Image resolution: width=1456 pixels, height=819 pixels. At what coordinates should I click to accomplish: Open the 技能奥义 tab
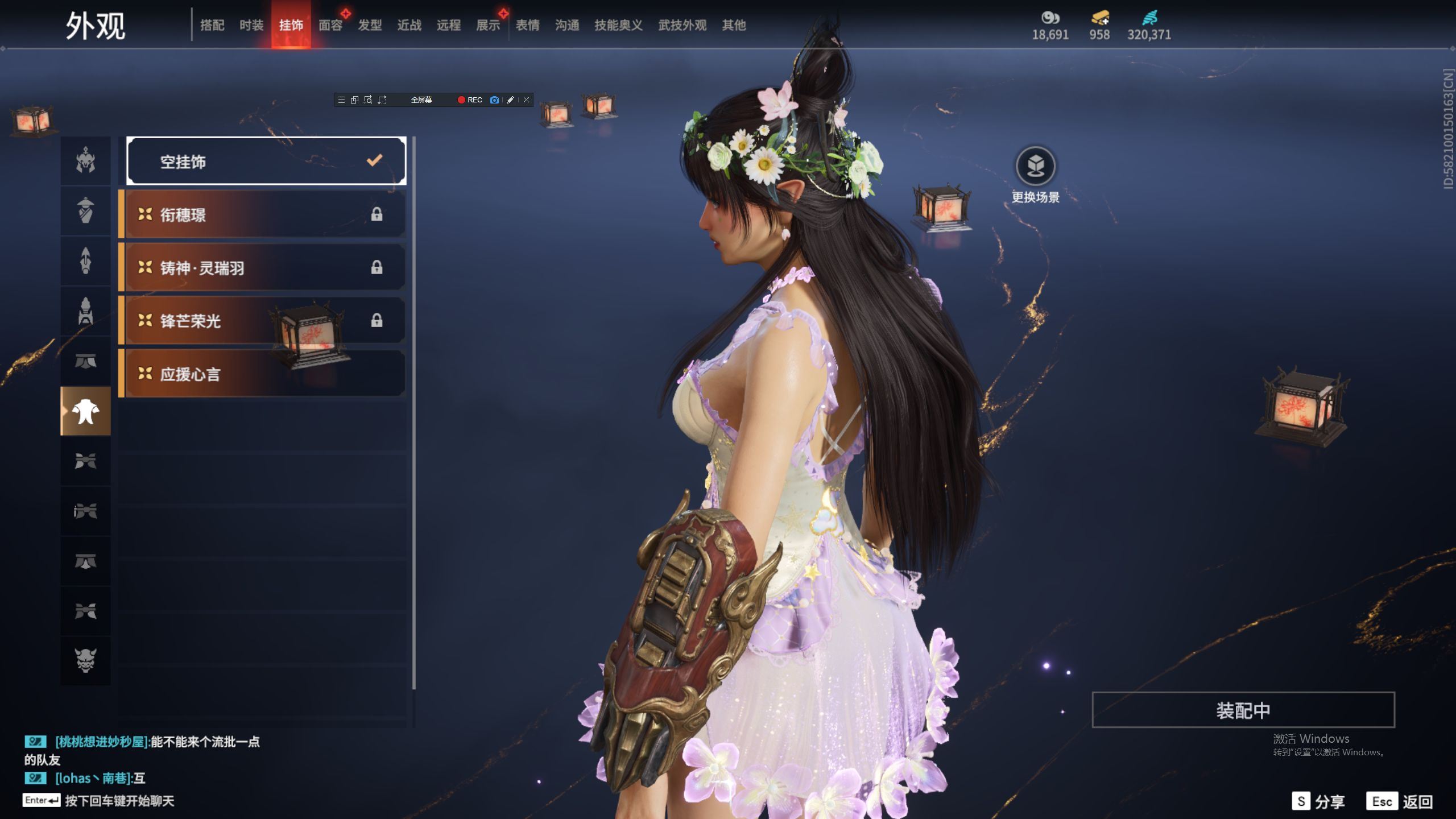(x=618, y=25)
